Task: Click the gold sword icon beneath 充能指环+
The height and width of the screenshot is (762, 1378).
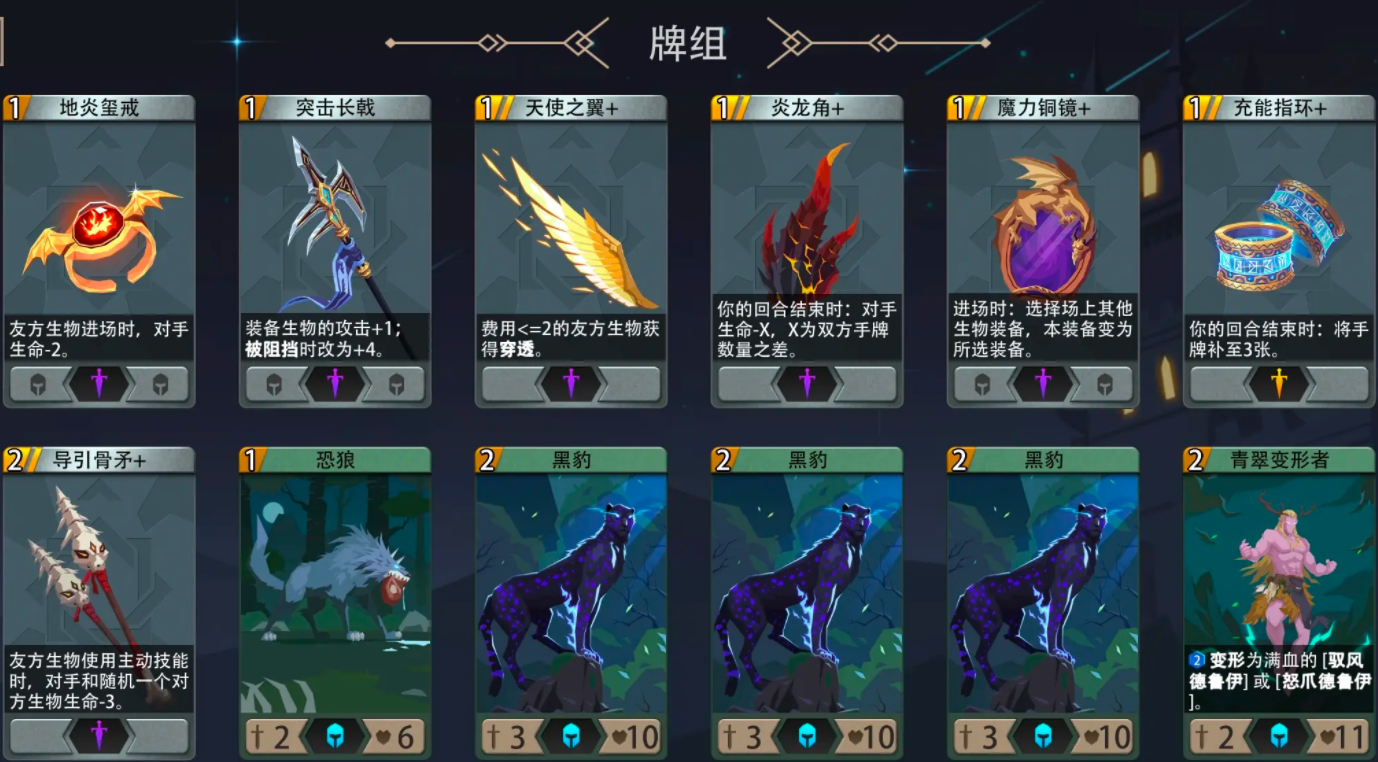Action: [1278, 383]
